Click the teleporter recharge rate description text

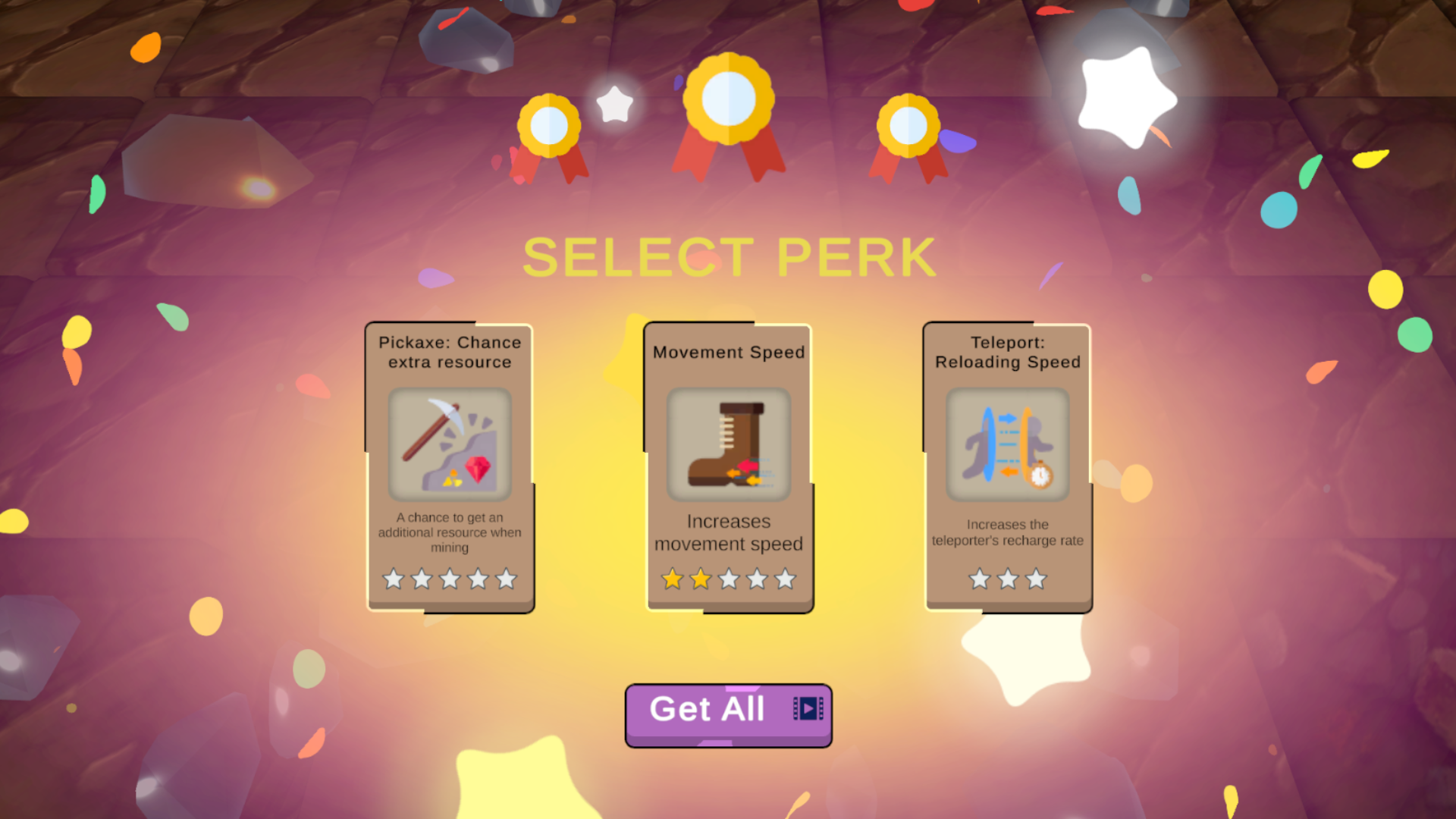pos(1006,532)
